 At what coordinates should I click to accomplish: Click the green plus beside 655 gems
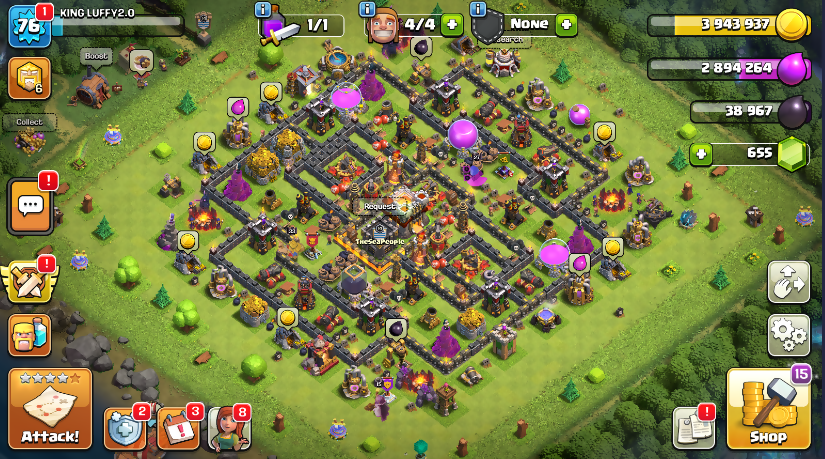[x=703, y=154]
